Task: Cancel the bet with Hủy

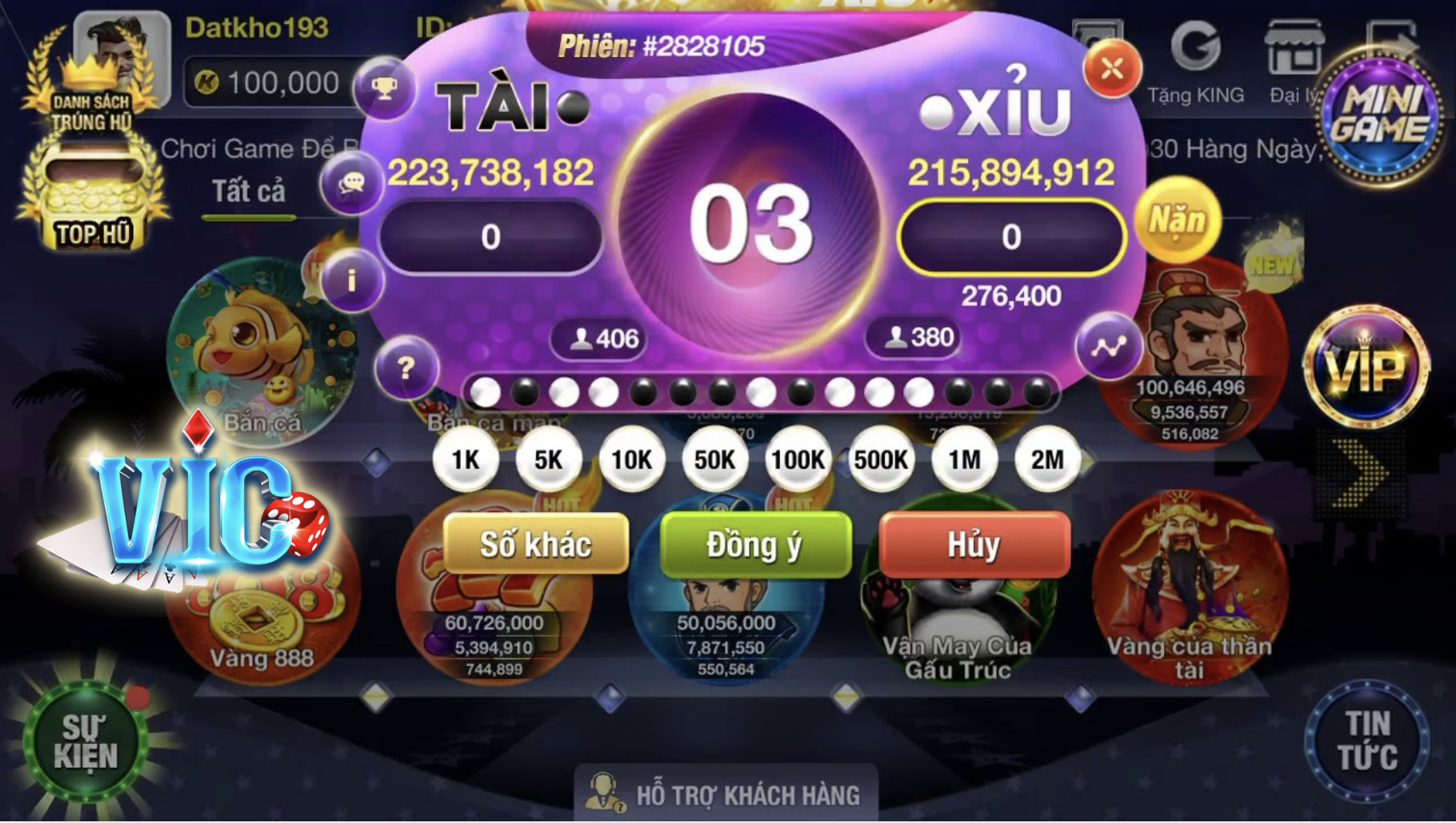Action: coord(973,546)
